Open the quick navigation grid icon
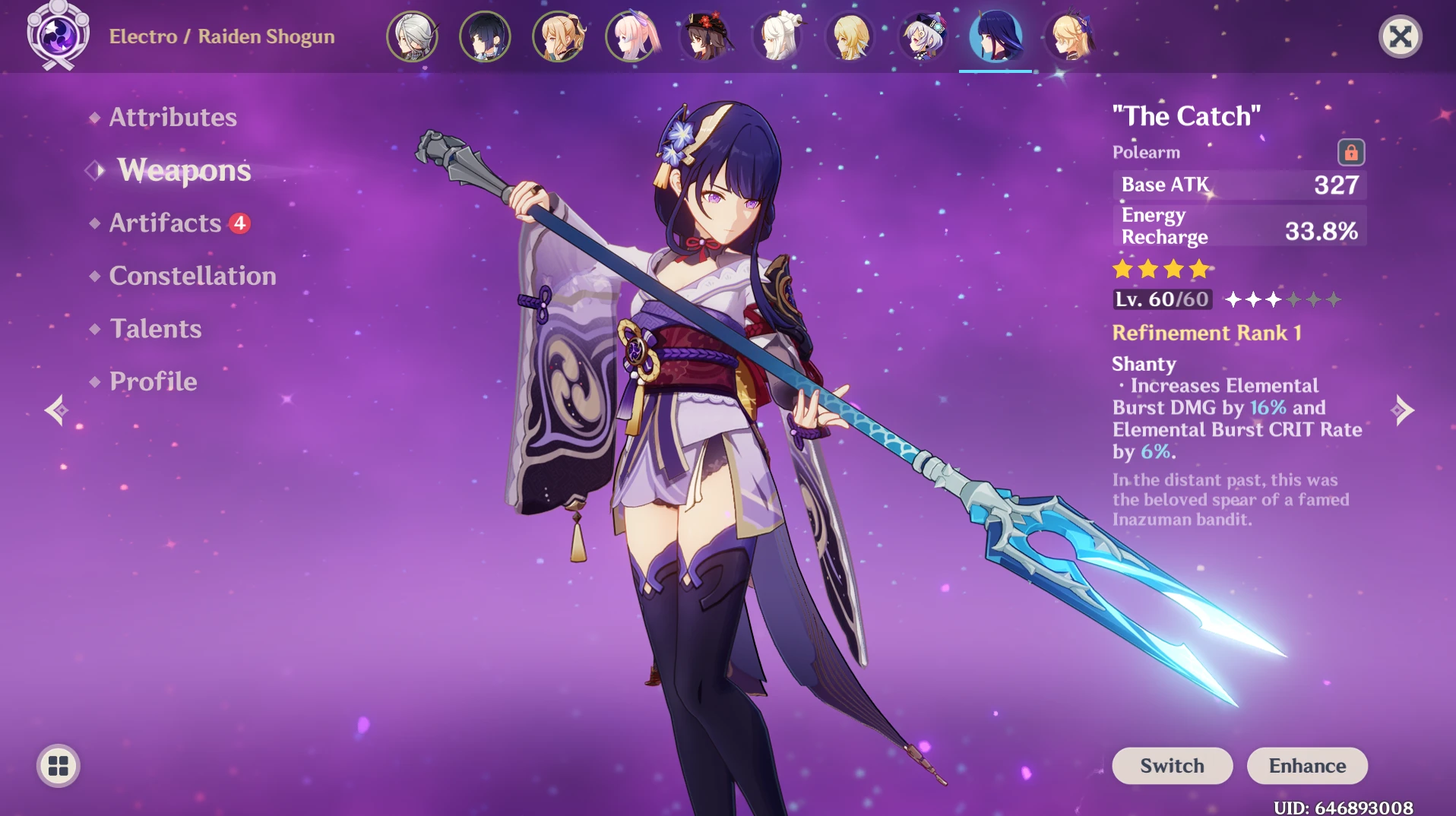Image resolution: width=1456 pixels, height=816 pixels. (57, 766)
